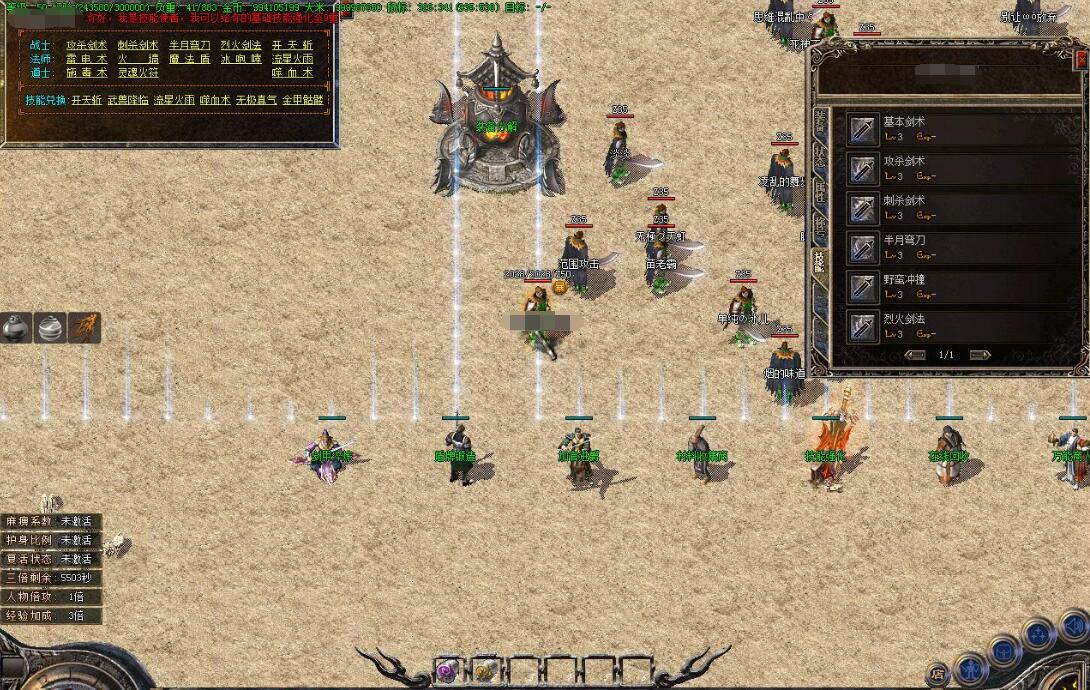Choose the 灵魂火符 skill link

(137, 73)
